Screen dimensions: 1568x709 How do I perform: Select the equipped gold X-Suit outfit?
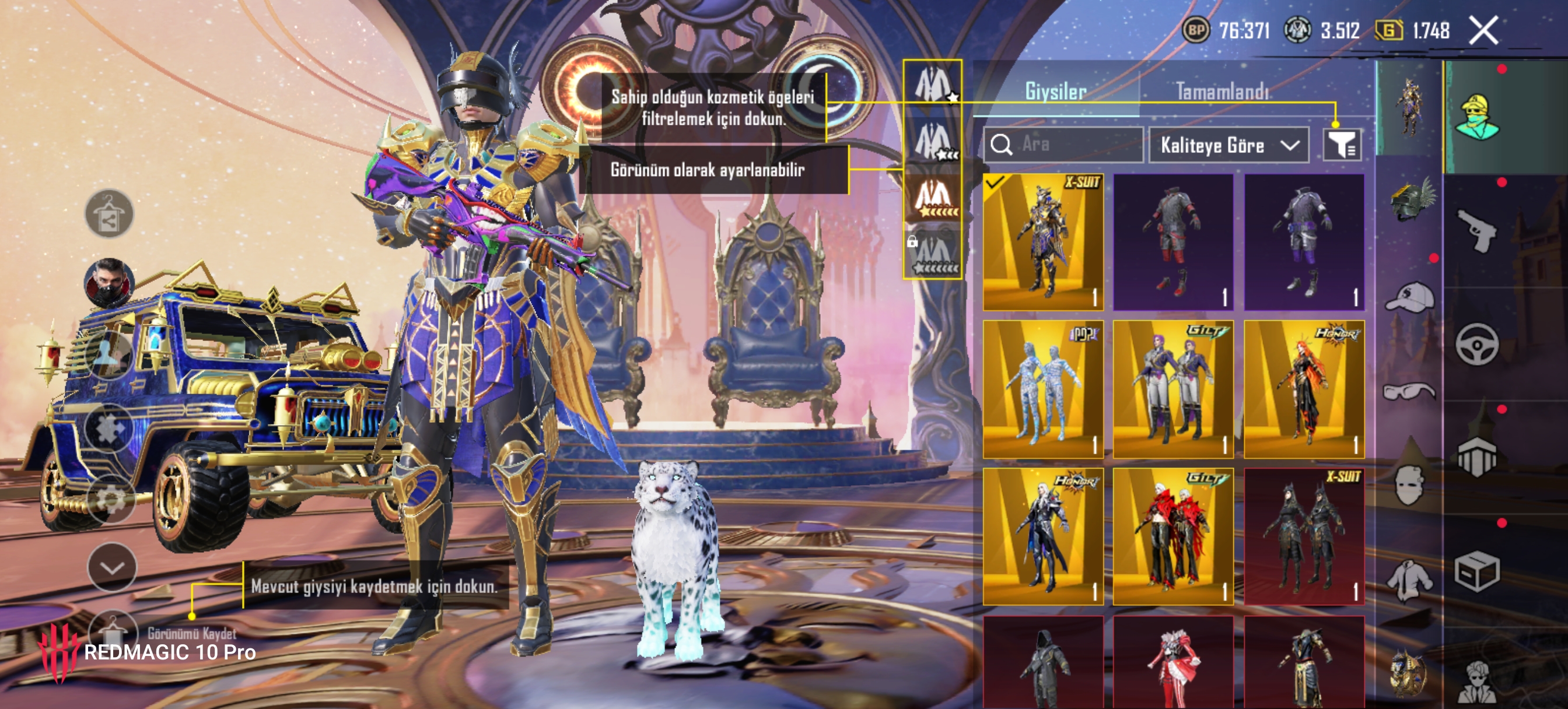tap(1044, 242)
